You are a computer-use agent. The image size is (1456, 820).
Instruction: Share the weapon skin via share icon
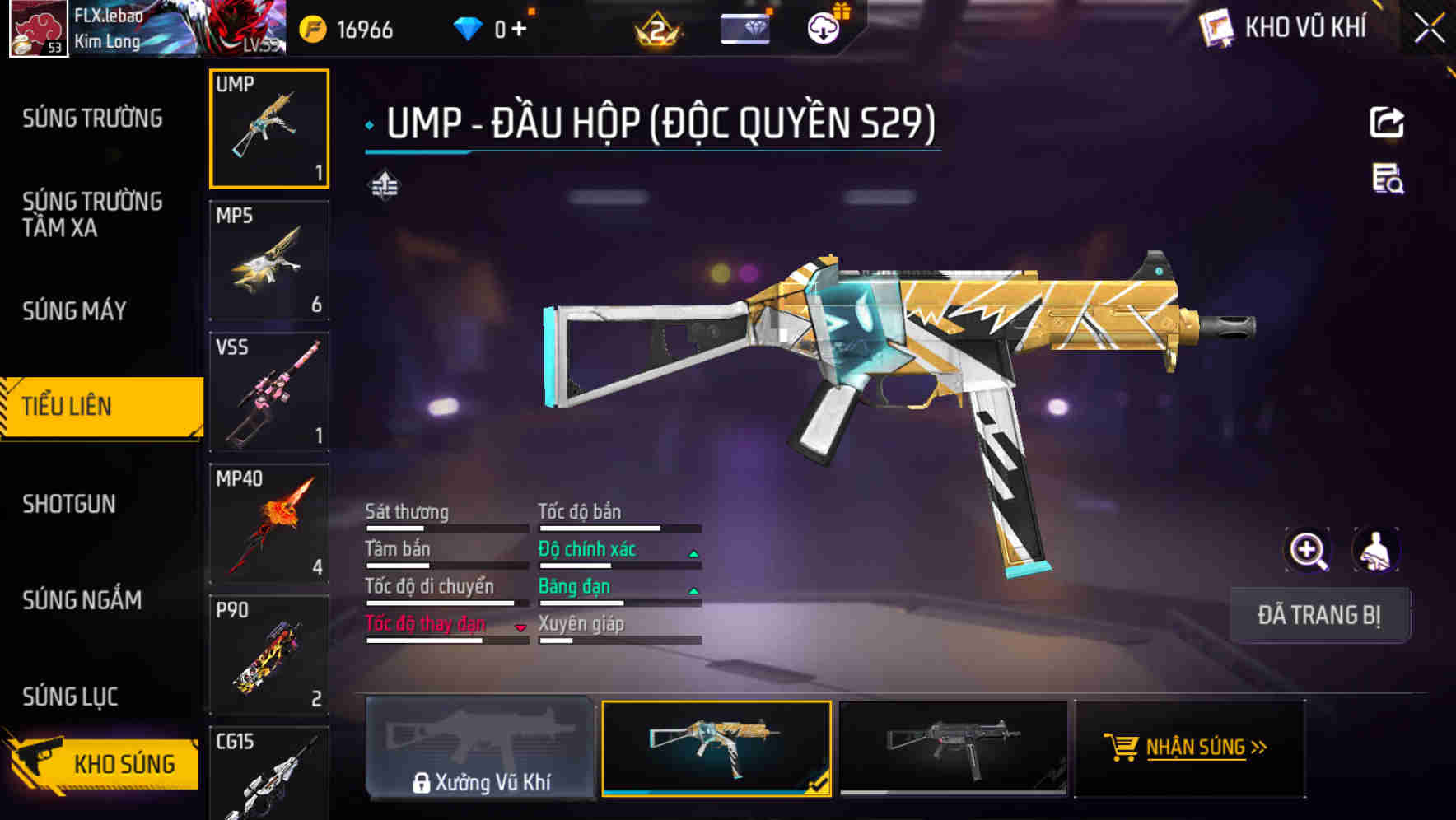(1387, 123)
